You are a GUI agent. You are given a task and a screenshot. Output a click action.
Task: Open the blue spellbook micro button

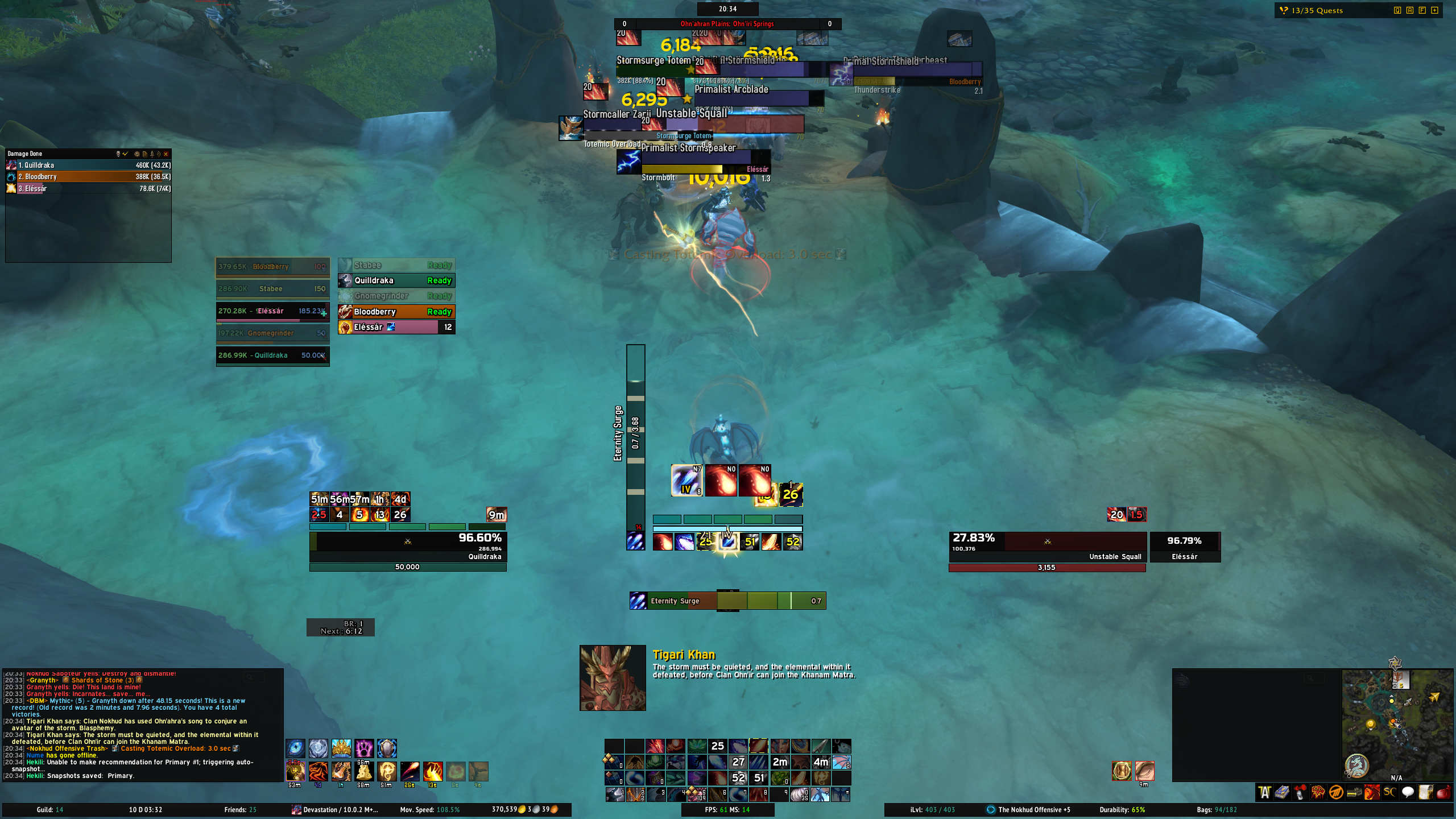pos(1282,792)
